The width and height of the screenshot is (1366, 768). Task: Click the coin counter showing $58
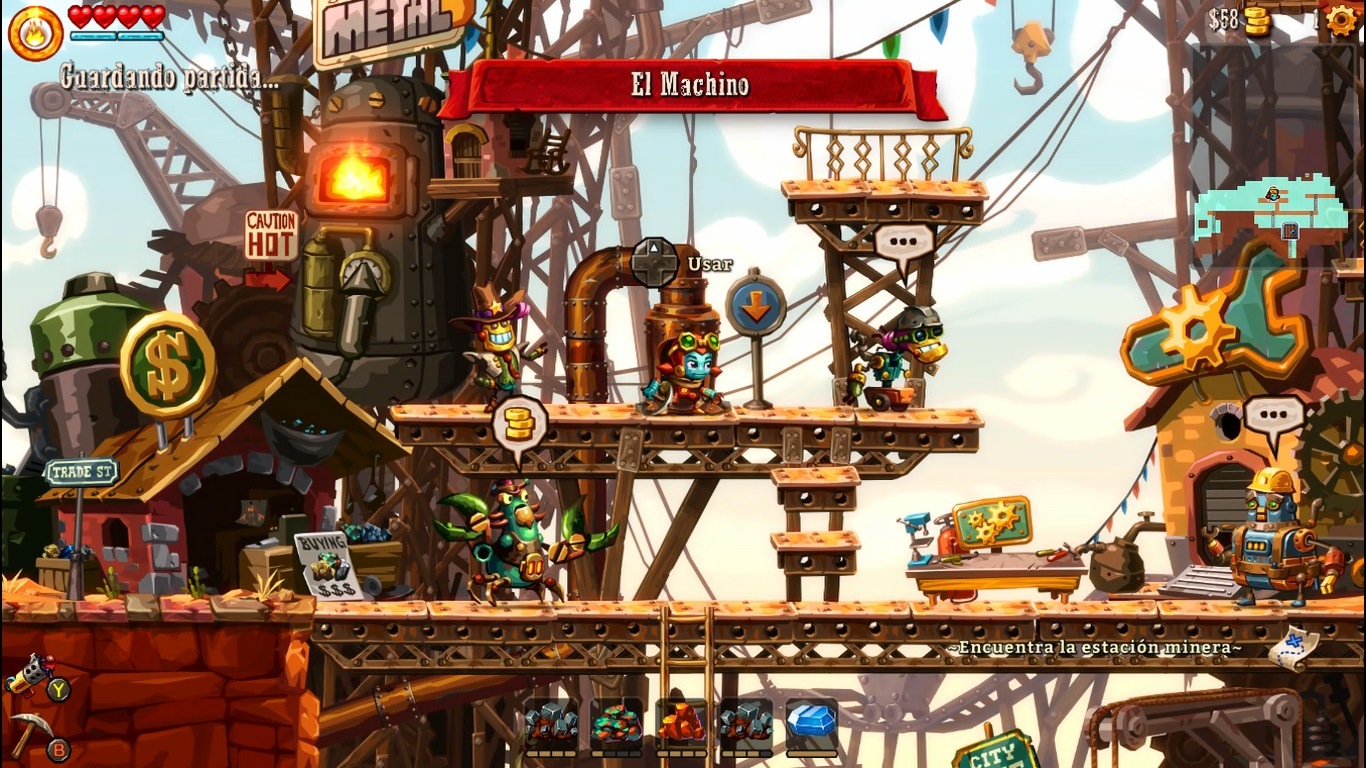click(1237, 18)
